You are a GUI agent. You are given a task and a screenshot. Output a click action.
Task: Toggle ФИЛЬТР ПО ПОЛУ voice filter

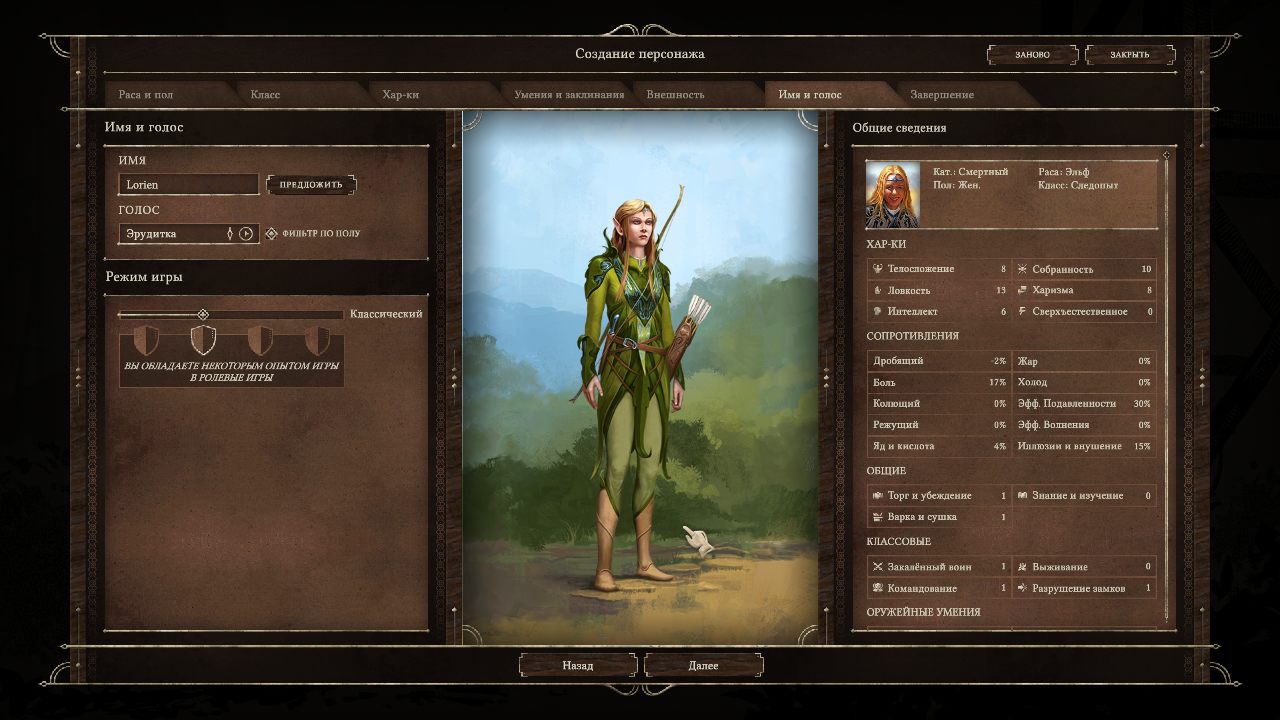271,234
